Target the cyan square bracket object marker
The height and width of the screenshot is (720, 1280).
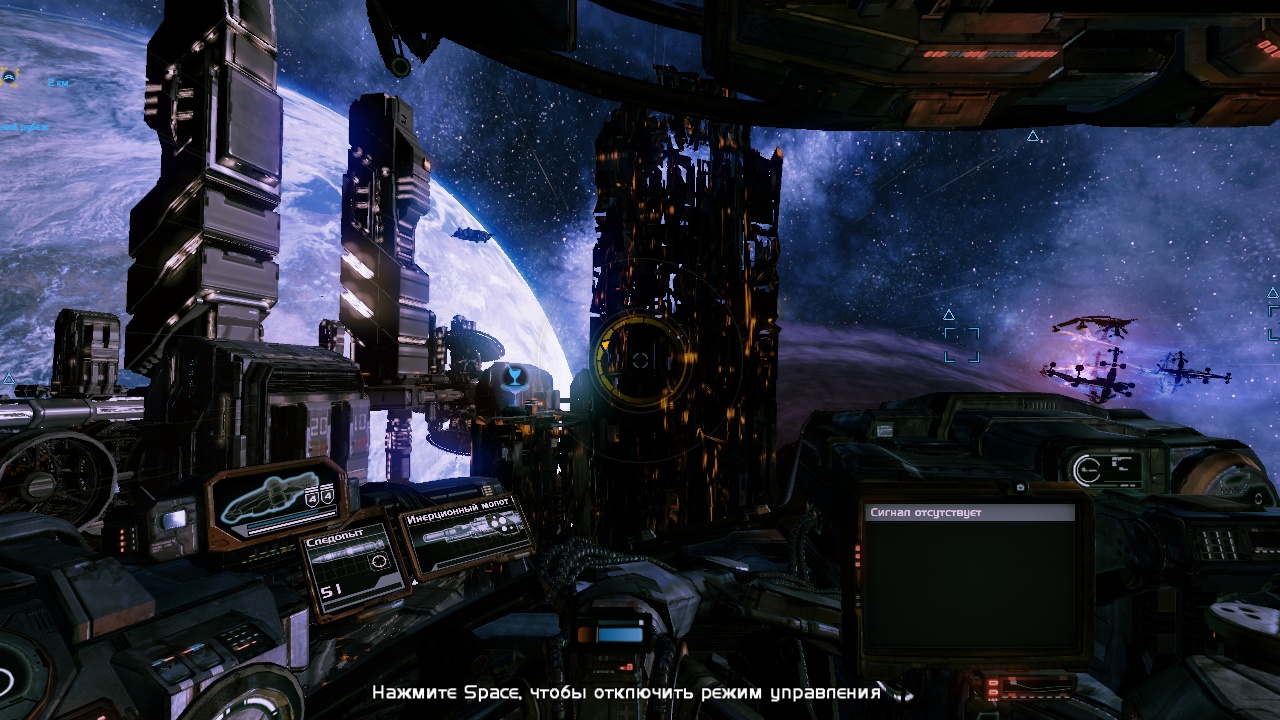coord(962,344)
